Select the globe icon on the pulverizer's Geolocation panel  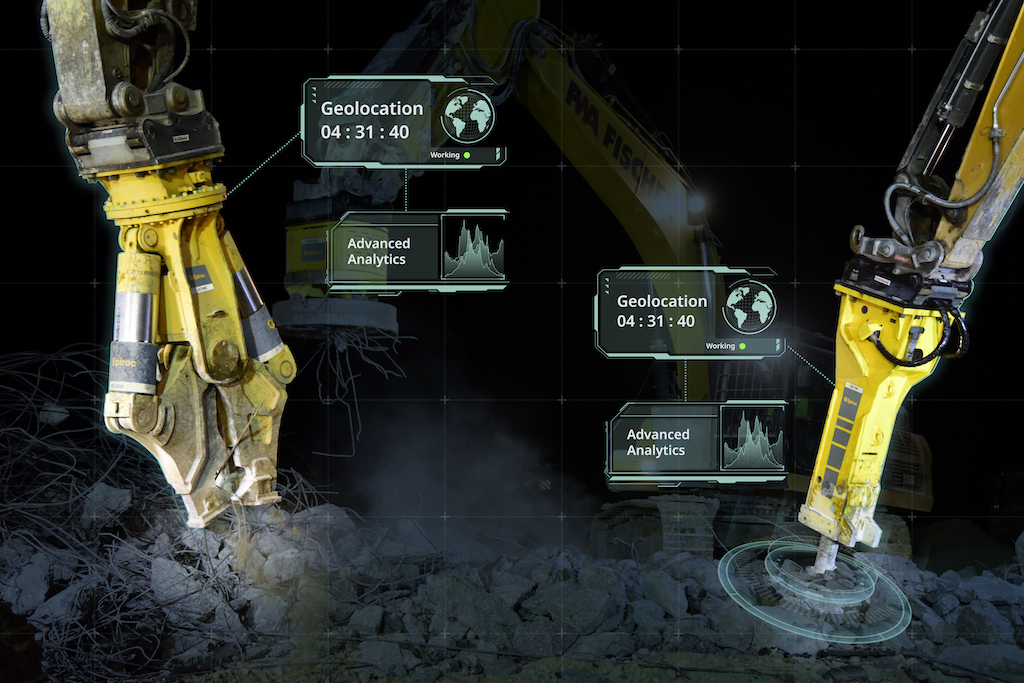tap(468, 116)
